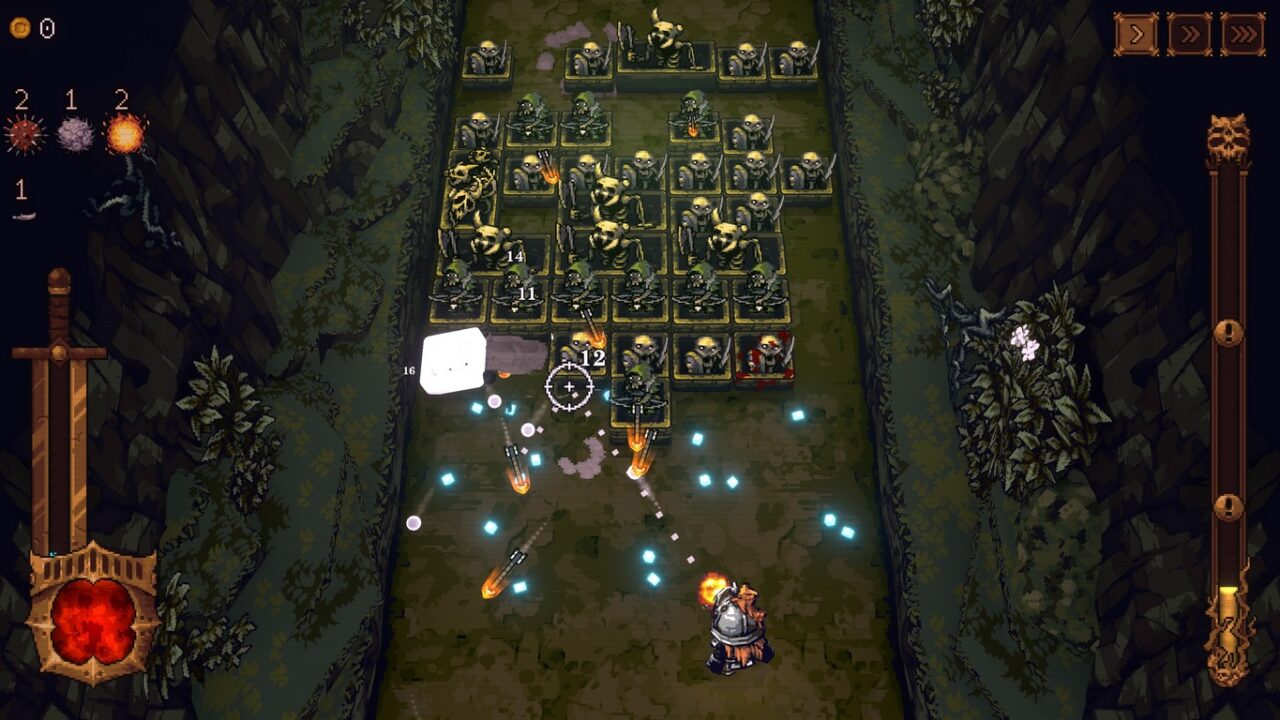This screenshot has width=1280, height=720.
Task: Select the red spiked ball icon
Action: click(24, 134)
